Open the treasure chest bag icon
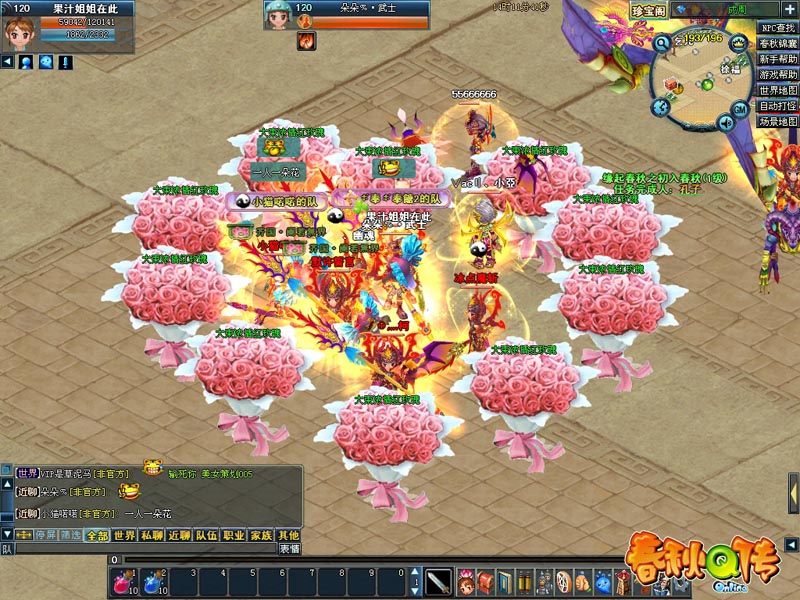 (x=487, y=581)
